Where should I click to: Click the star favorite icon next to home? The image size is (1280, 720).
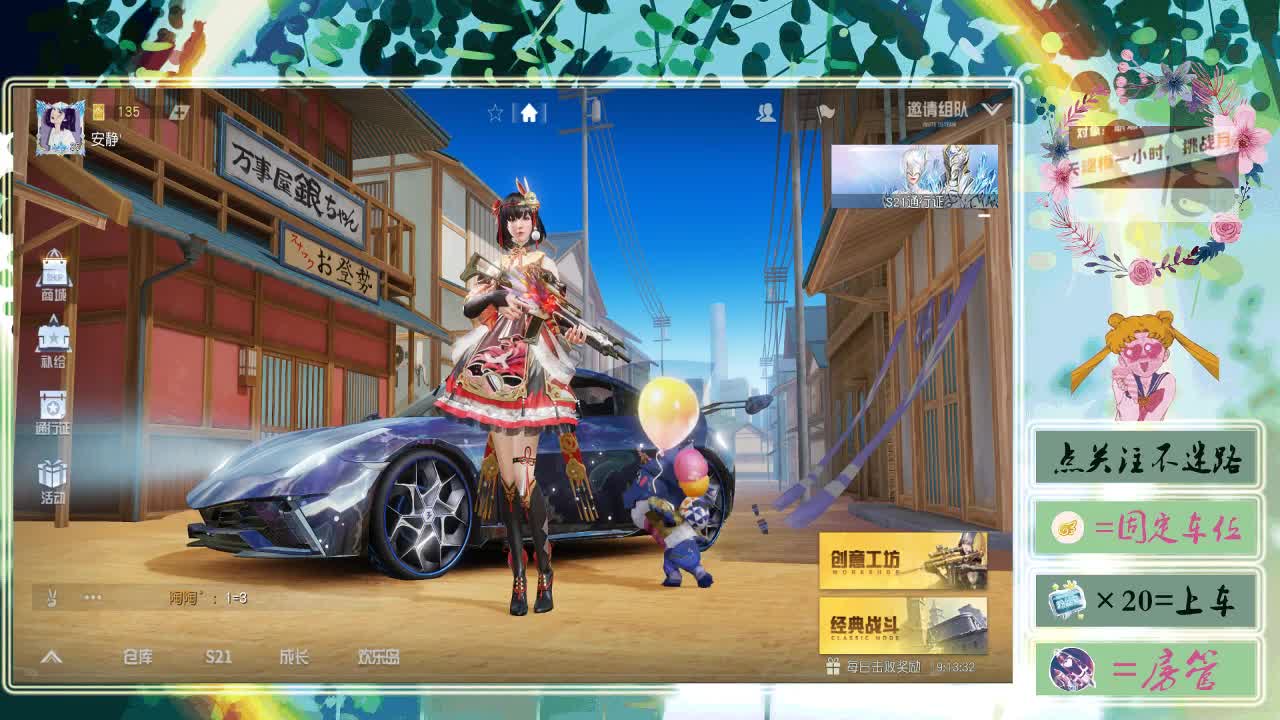[x=496, y=113]
